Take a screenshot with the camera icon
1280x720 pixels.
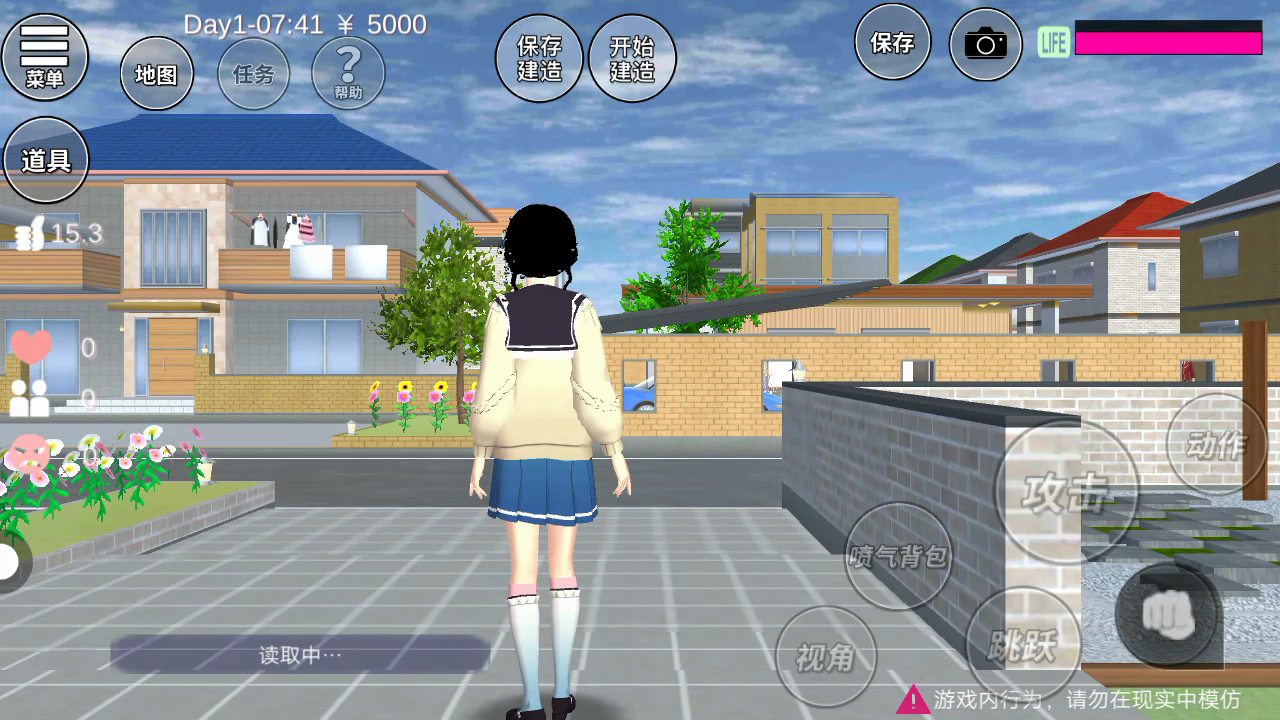pyautogui.click(x=985, y=44)
